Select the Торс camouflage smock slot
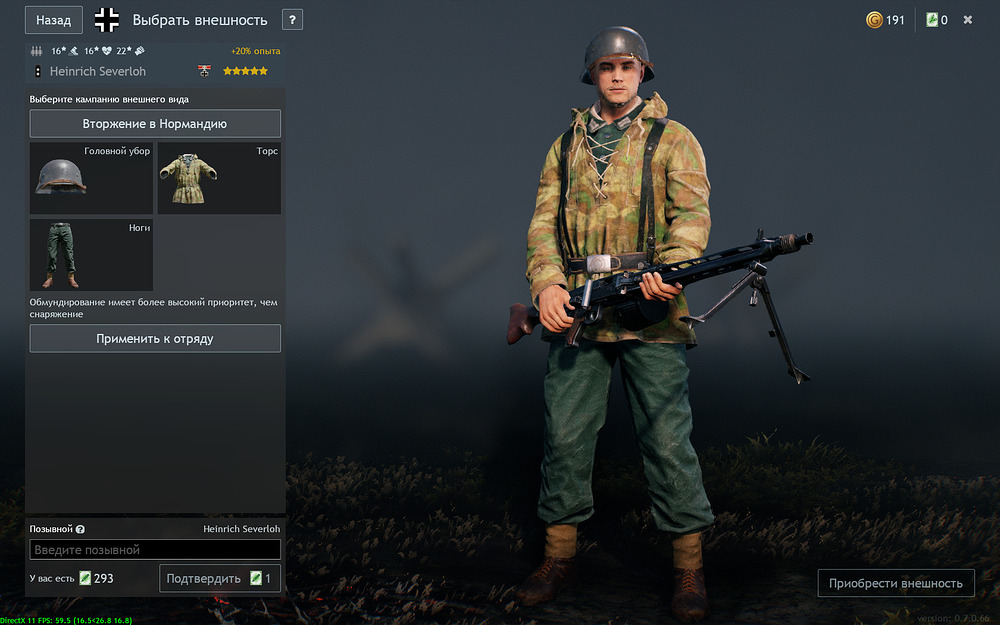The height and width of the screenshot is (625, 1000). [219, 178]
